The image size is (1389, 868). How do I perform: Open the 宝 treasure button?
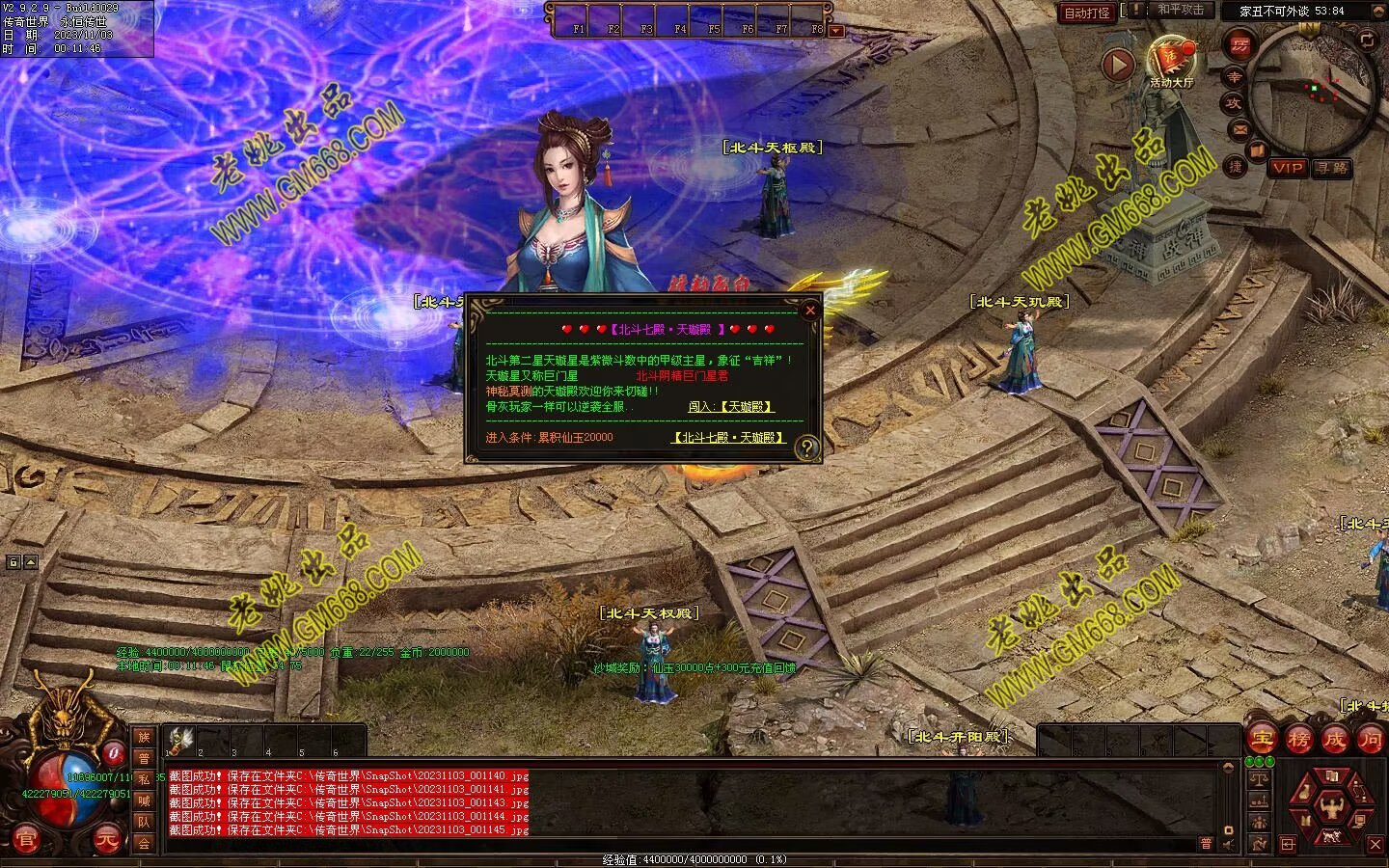1262,740
